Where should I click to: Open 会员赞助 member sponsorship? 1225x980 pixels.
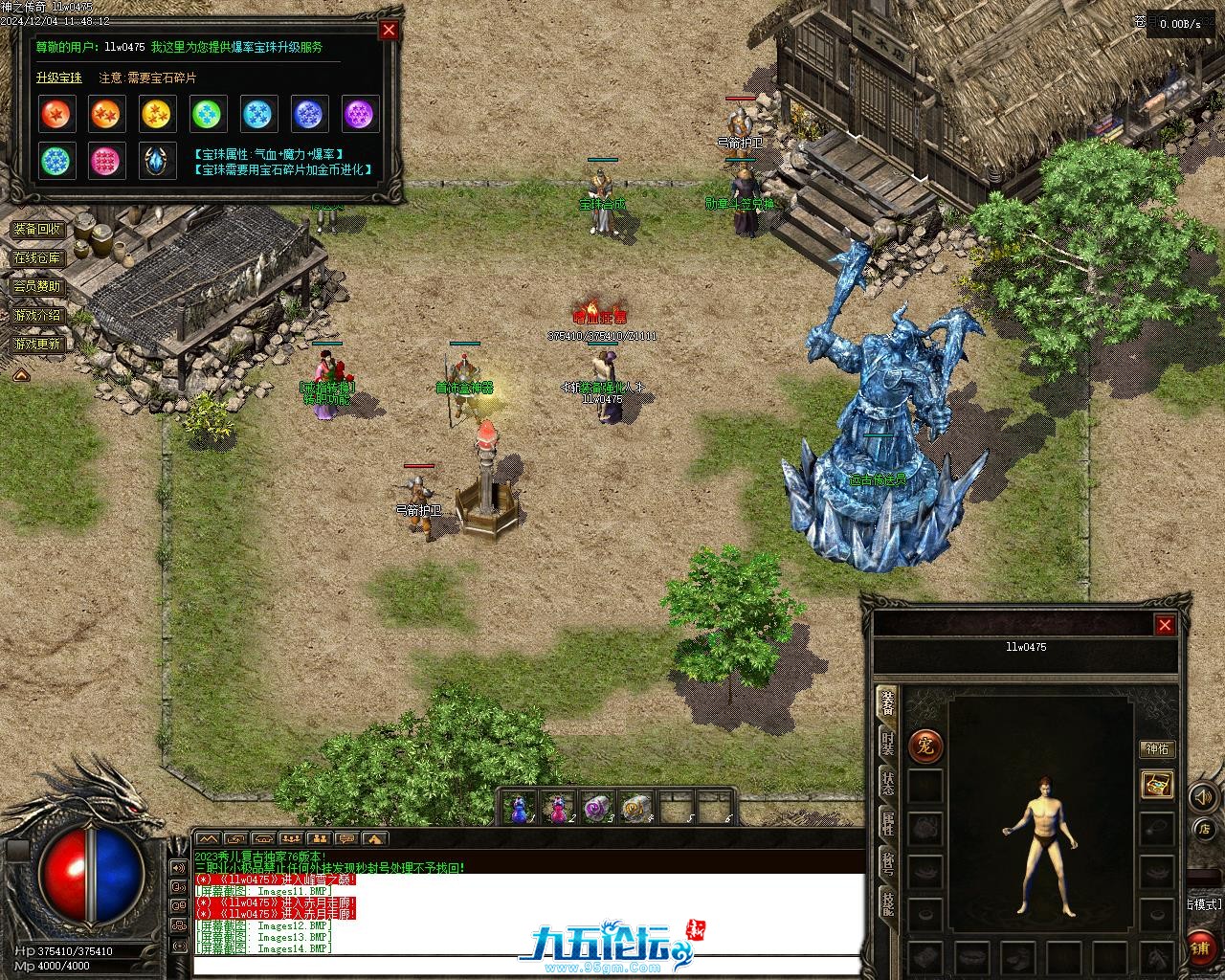pyautogui.click(x=37, y=286)
